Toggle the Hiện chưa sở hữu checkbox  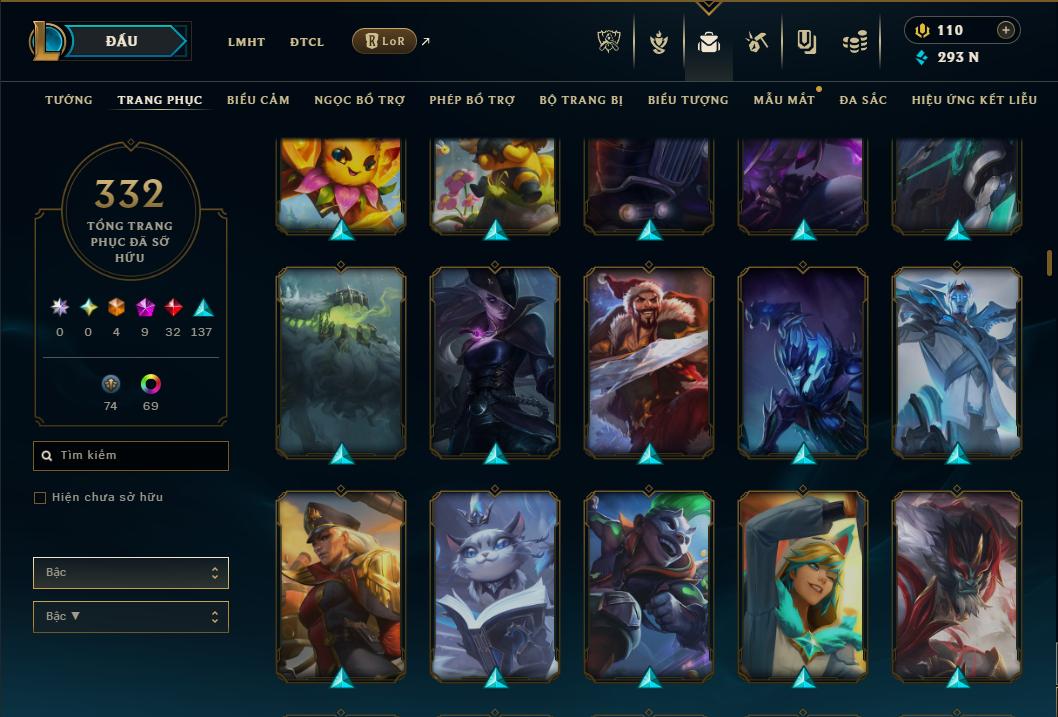click(x=40, y=498)
